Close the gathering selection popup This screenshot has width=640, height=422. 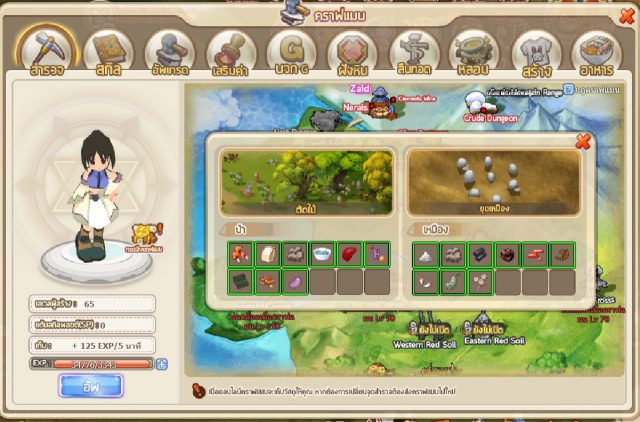(x=583, y=142)
